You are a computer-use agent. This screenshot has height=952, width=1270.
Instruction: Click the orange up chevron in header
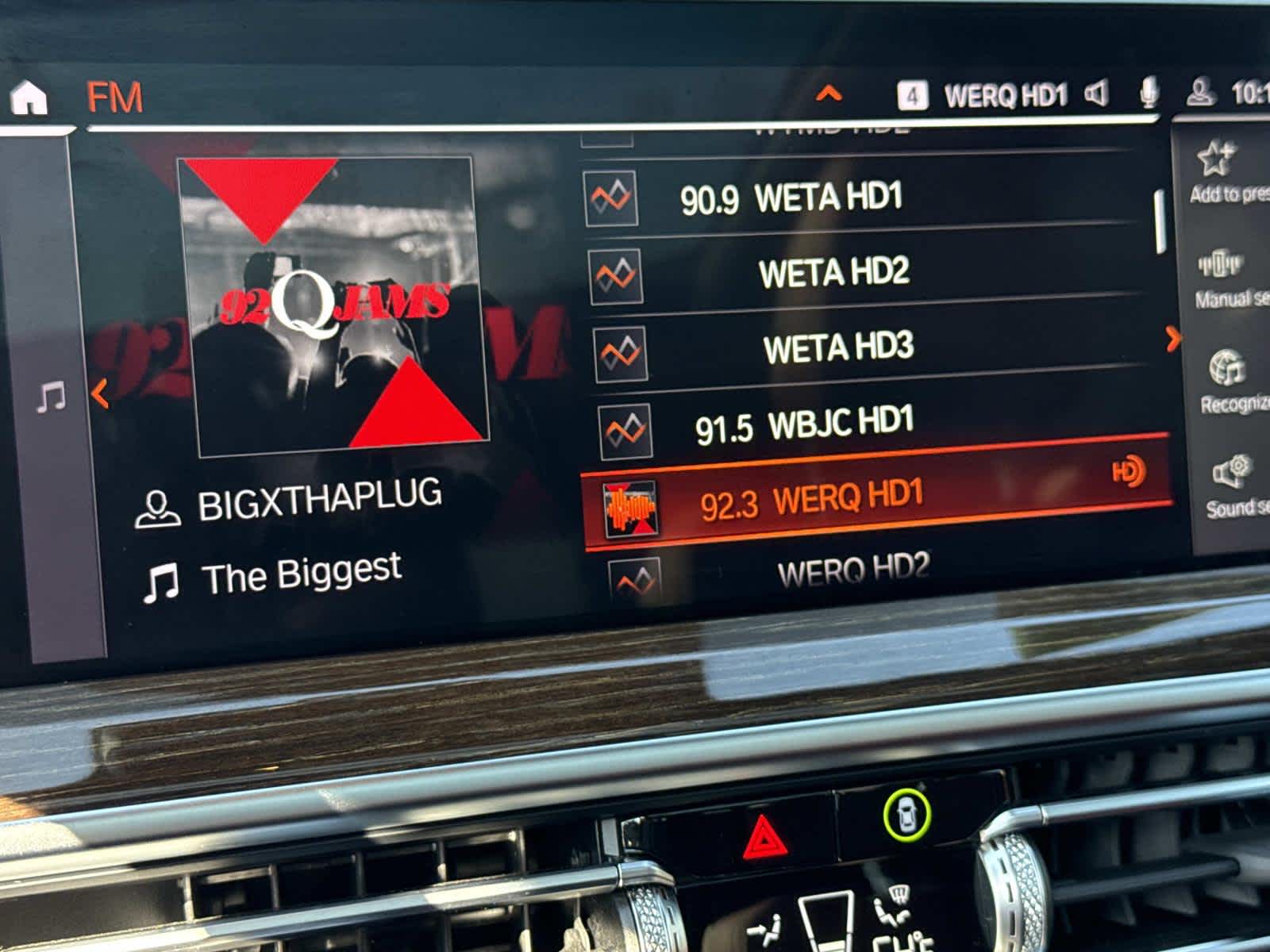tap(828, 94)
